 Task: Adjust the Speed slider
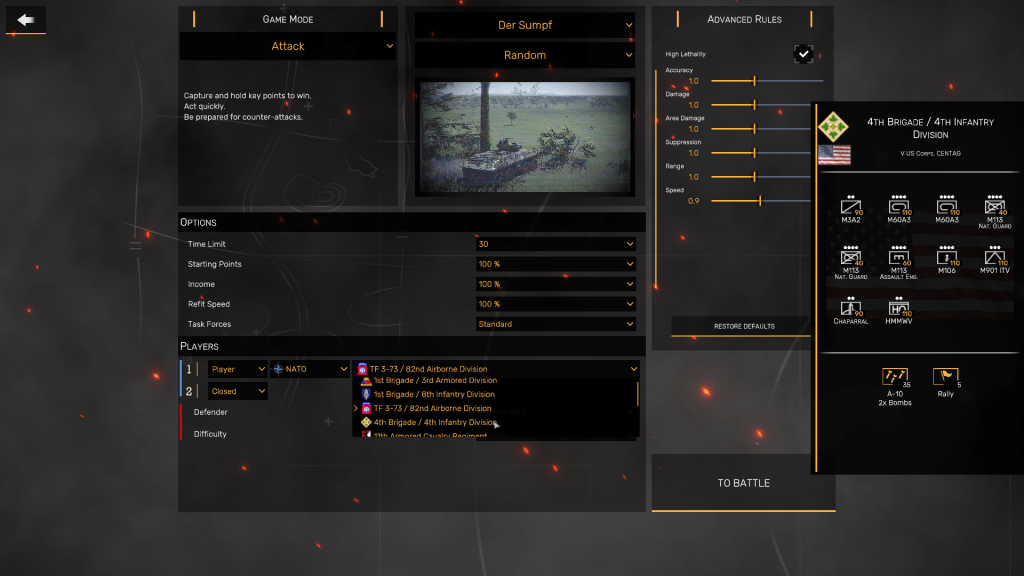[760, 201]
